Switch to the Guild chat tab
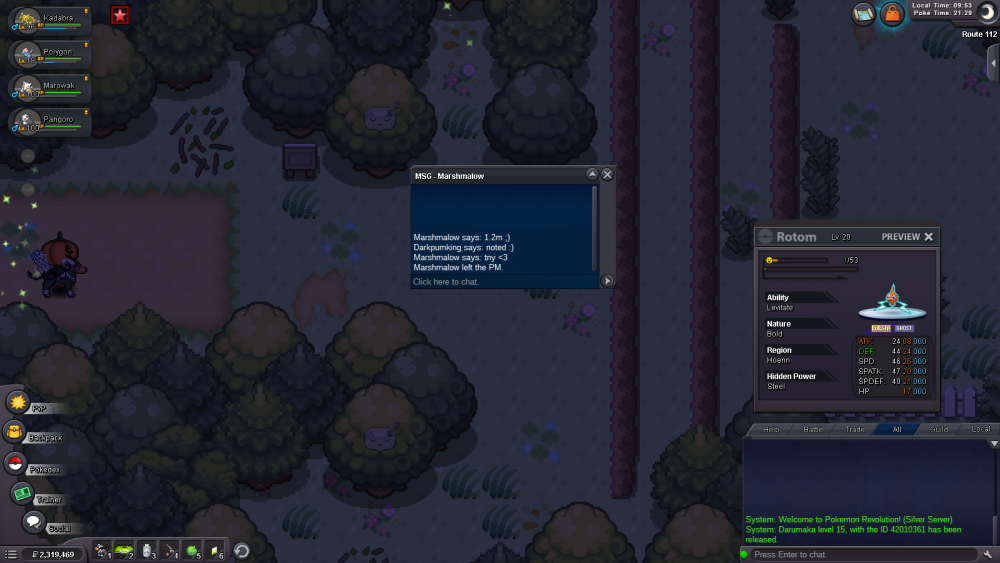 pos(939,429)
